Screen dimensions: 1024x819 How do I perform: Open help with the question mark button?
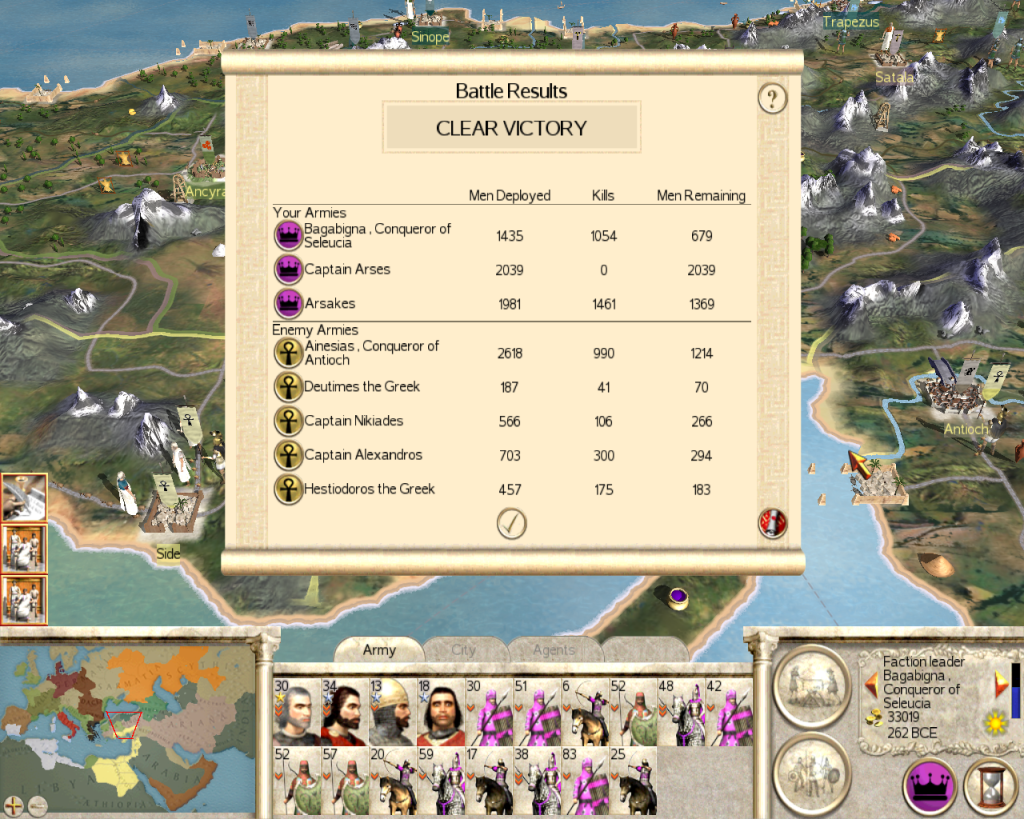[x=772, y=98]
